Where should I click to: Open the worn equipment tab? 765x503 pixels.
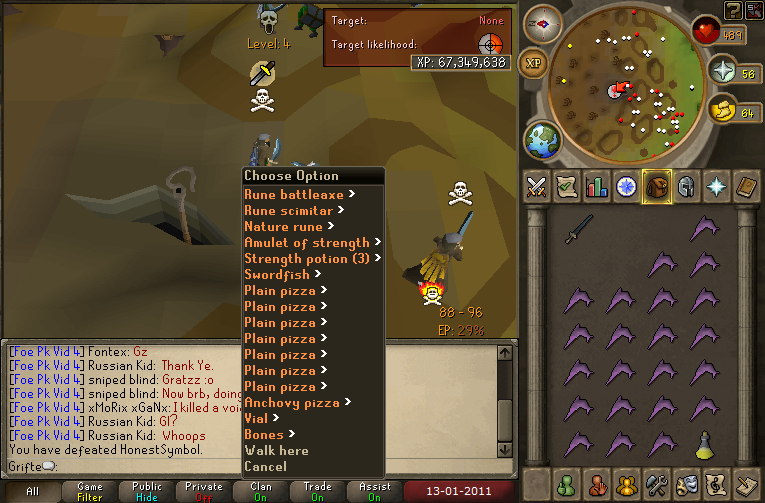coord(686,186)
